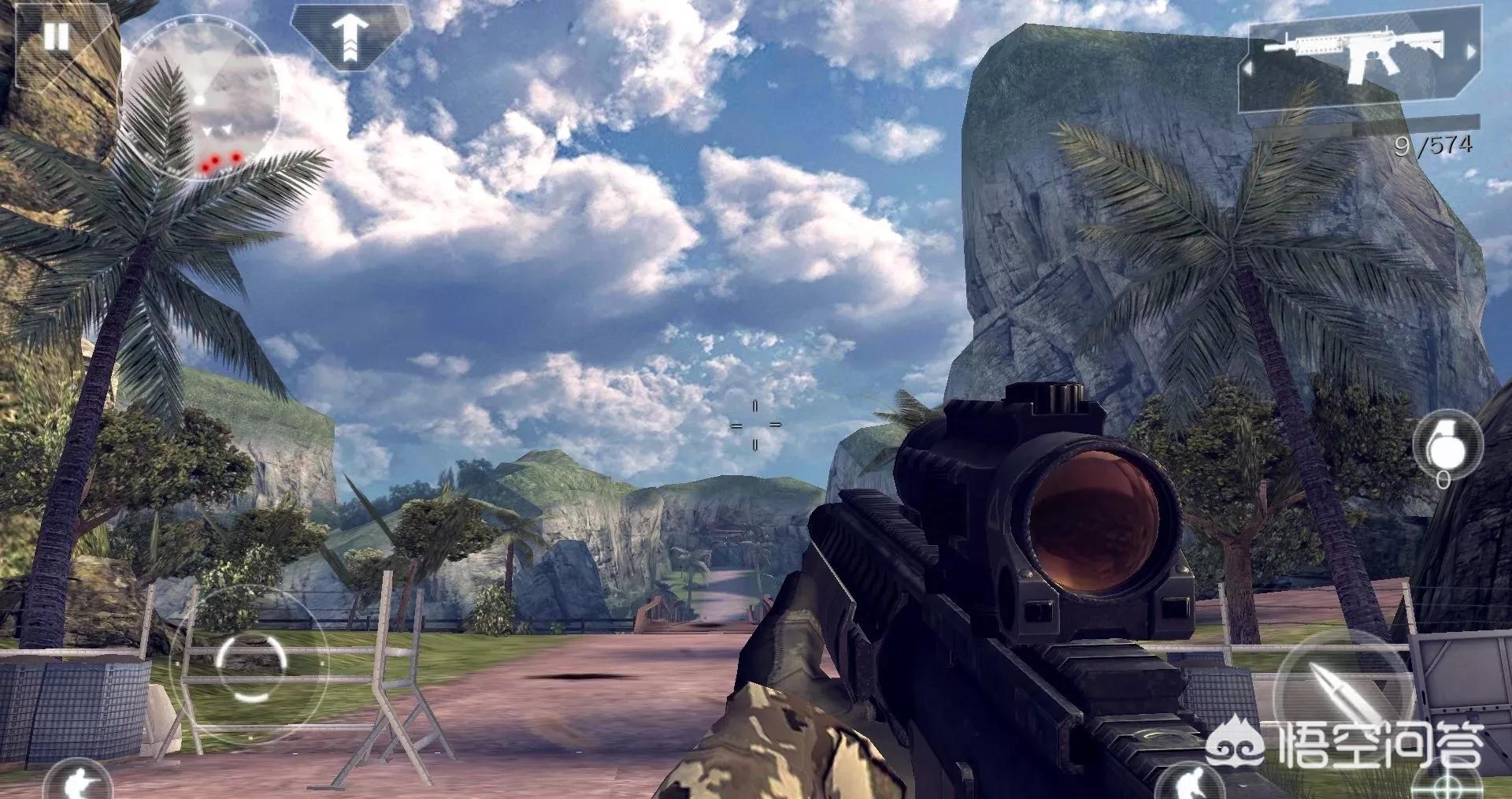Throw a grenade with the grenade button

click(1447, 446)
